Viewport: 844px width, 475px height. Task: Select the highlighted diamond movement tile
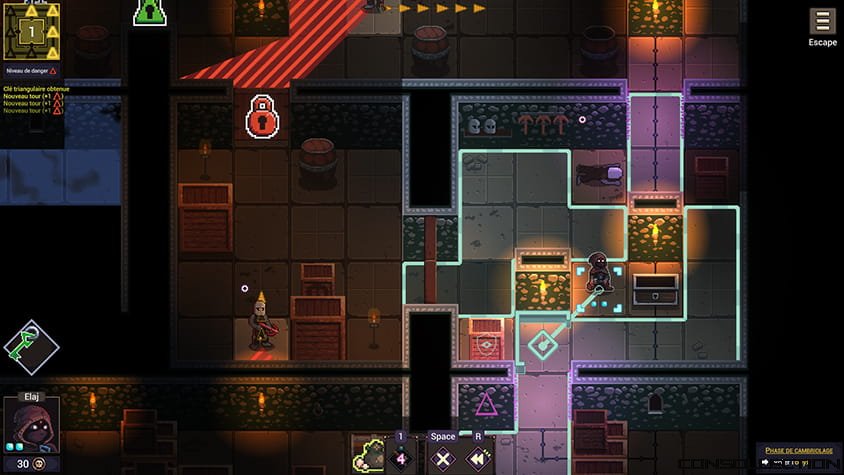click(x=543, y=345)
